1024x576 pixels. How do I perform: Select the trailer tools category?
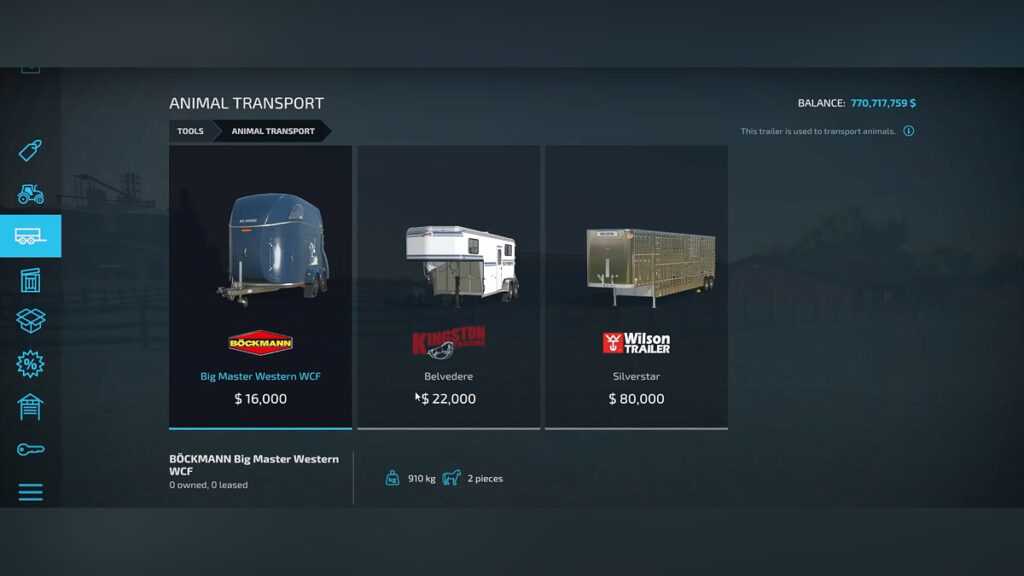tap(30, 236)
